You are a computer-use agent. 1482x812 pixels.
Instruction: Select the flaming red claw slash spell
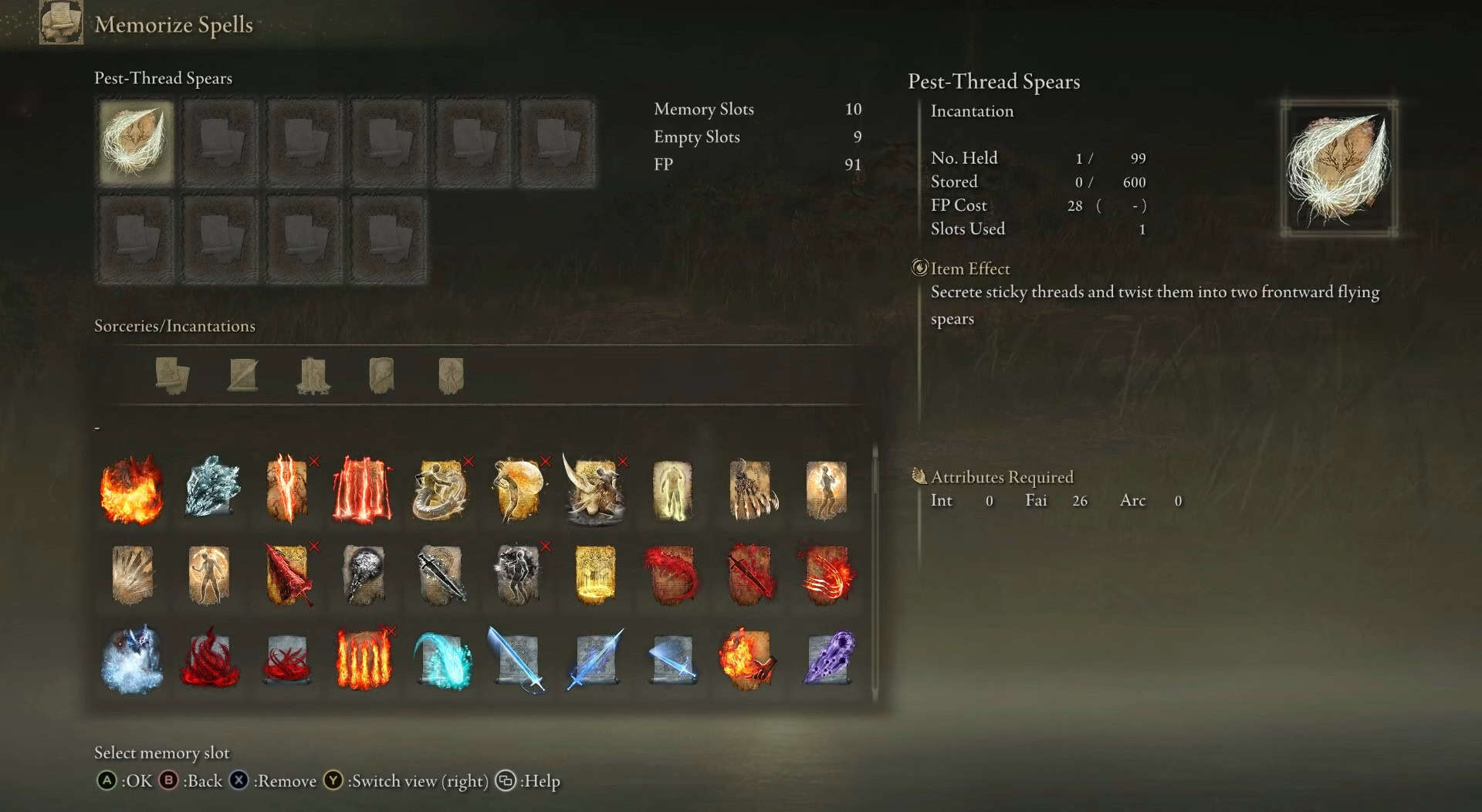coord(827,575)
